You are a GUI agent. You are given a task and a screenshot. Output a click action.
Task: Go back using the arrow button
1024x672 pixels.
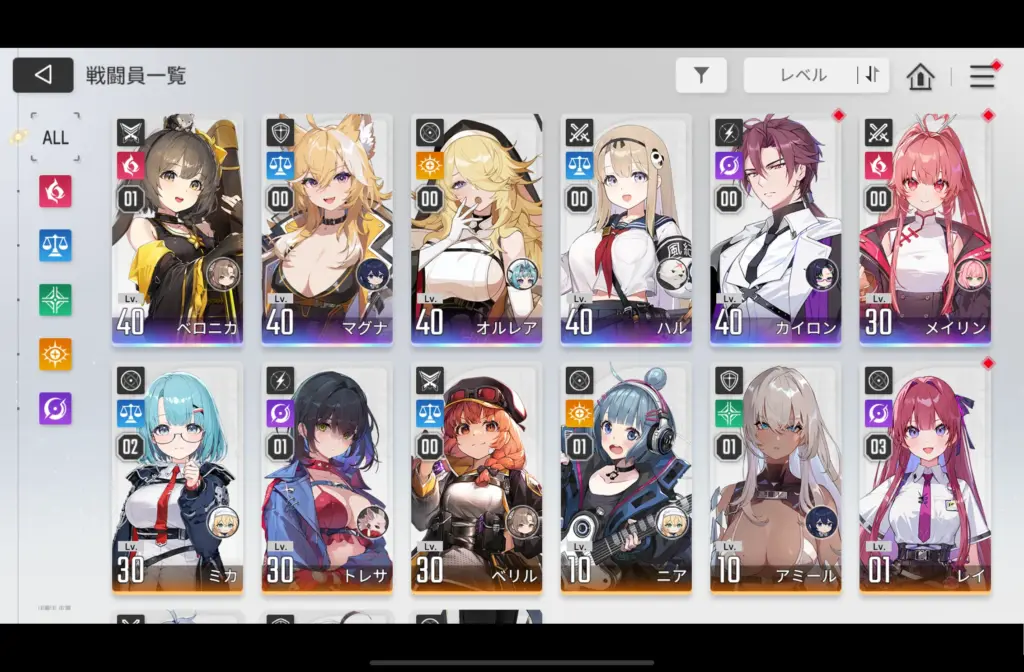coord(43,75)
